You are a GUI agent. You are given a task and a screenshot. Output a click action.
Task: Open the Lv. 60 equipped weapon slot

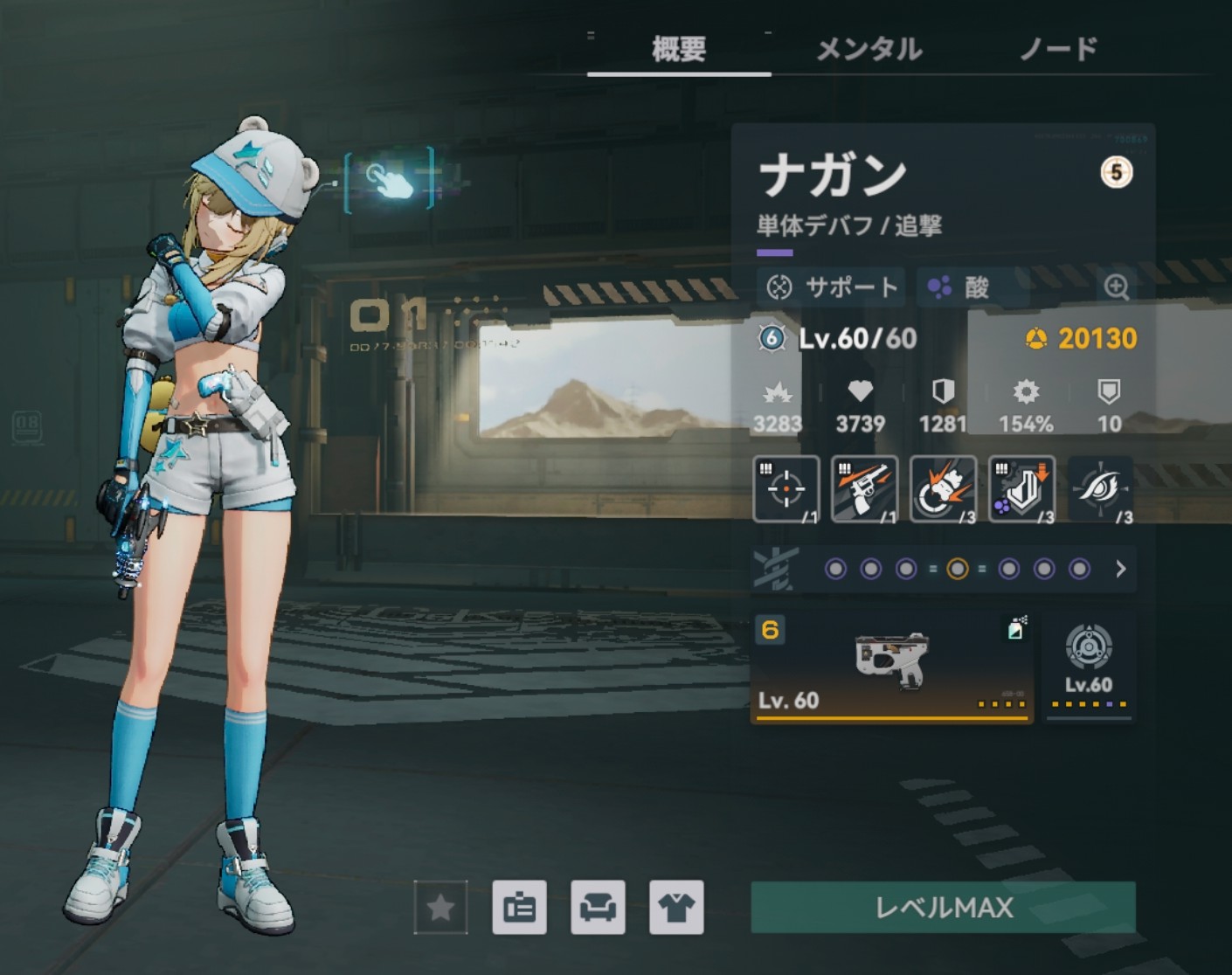891,668
